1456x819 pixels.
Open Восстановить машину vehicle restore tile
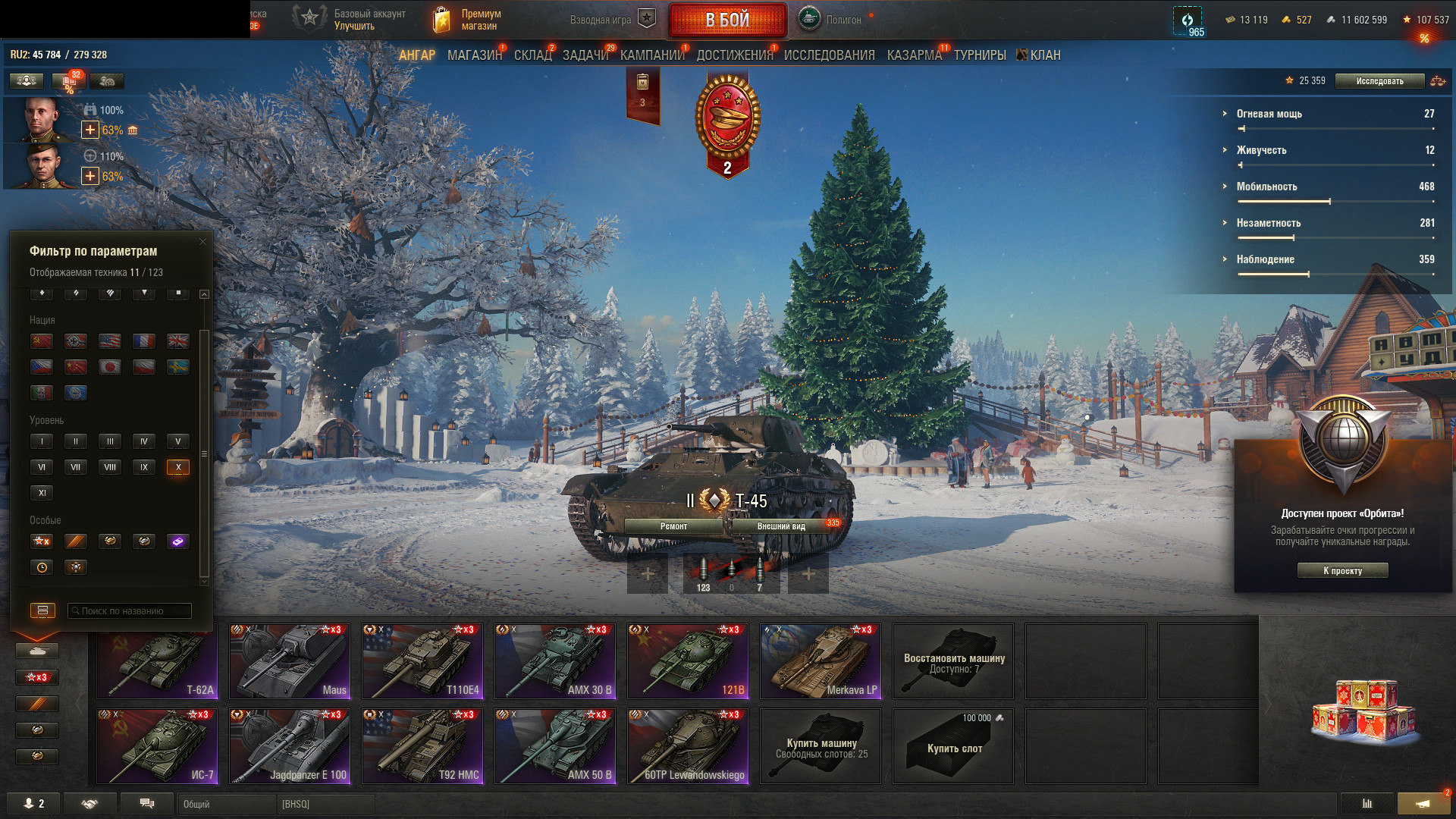pyautogui.click(x=953, y=661)
